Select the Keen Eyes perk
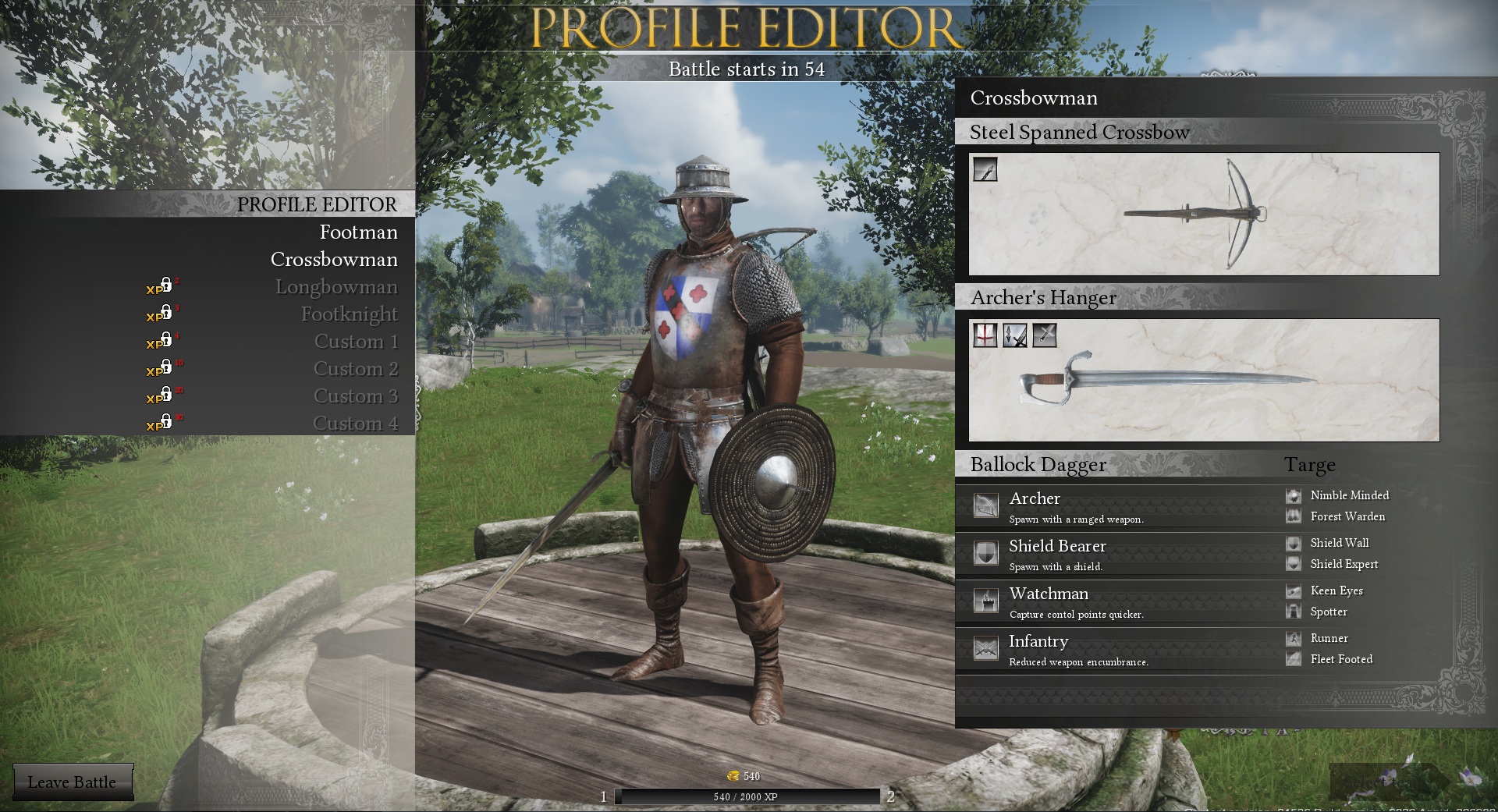Screen dimensions: 1498x812 tap(1336, 590)
